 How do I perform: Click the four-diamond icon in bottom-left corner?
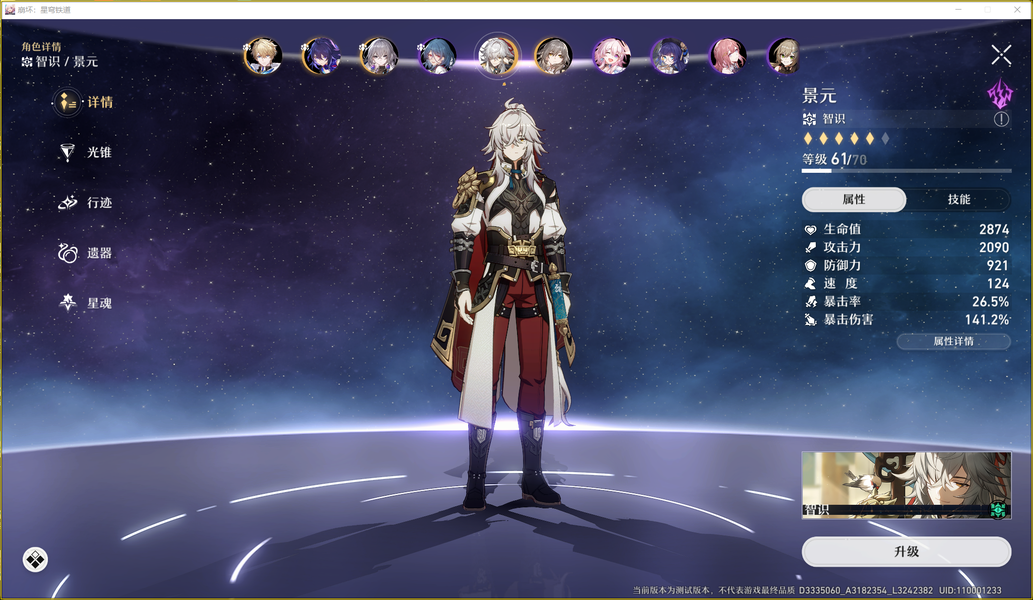tap(35, 559)
